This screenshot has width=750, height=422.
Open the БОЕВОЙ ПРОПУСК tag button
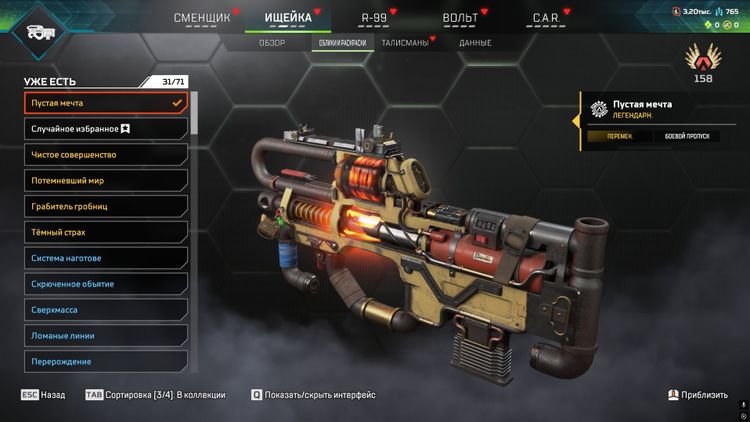click(686, 136)
